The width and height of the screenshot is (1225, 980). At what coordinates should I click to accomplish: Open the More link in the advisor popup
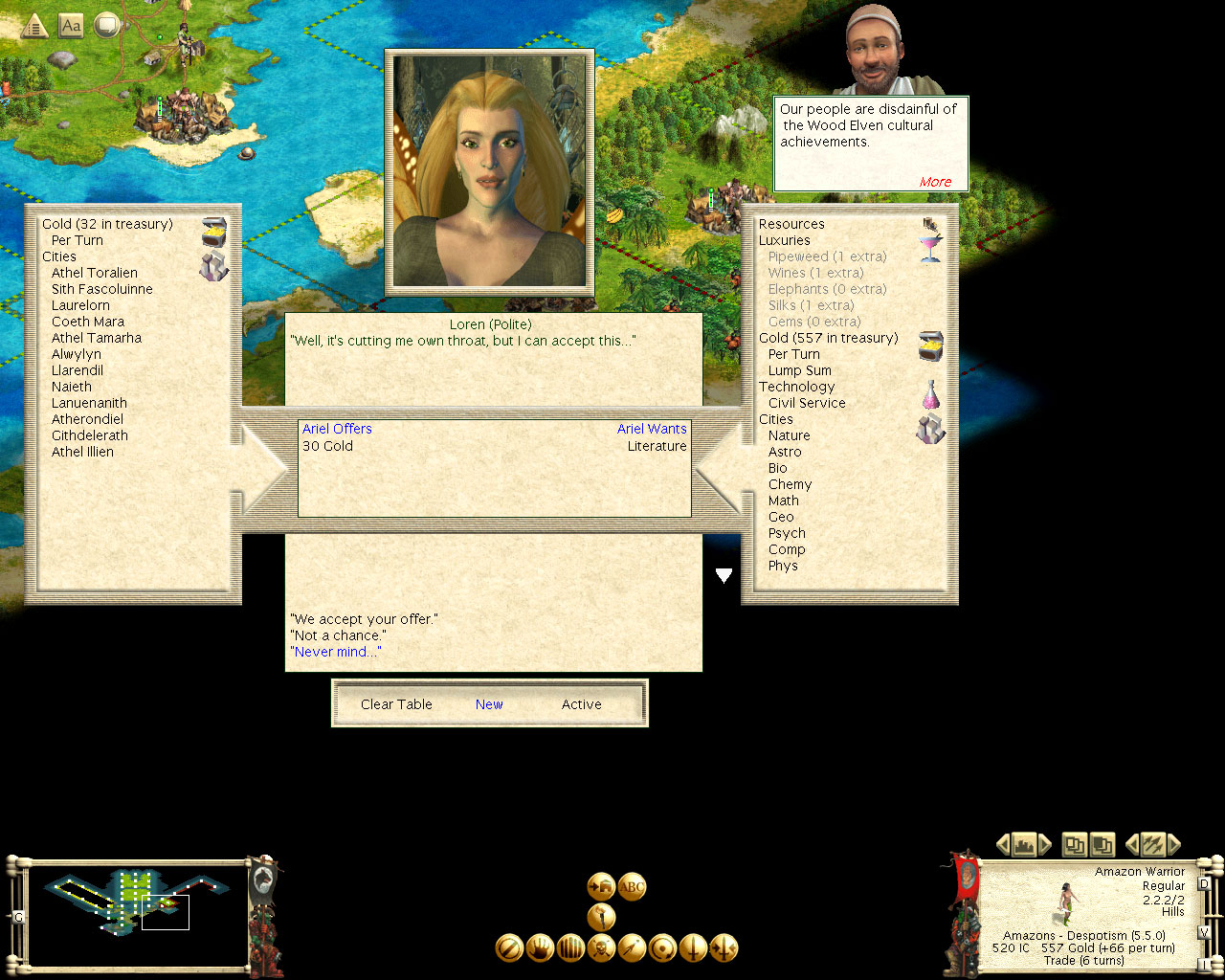coord(935,182)
